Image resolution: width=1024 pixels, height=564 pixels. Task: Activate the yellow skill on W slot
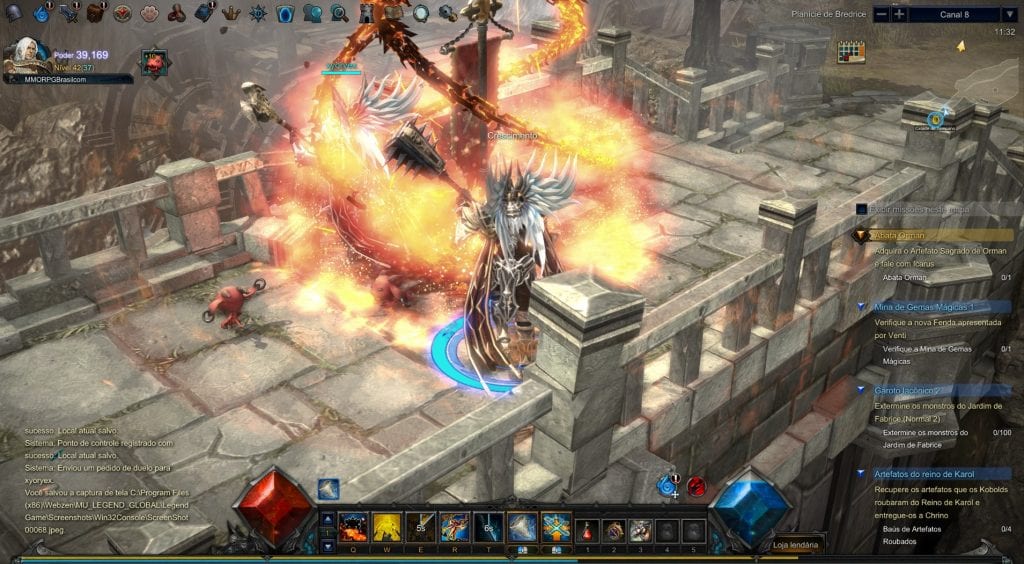coord(385,527)
